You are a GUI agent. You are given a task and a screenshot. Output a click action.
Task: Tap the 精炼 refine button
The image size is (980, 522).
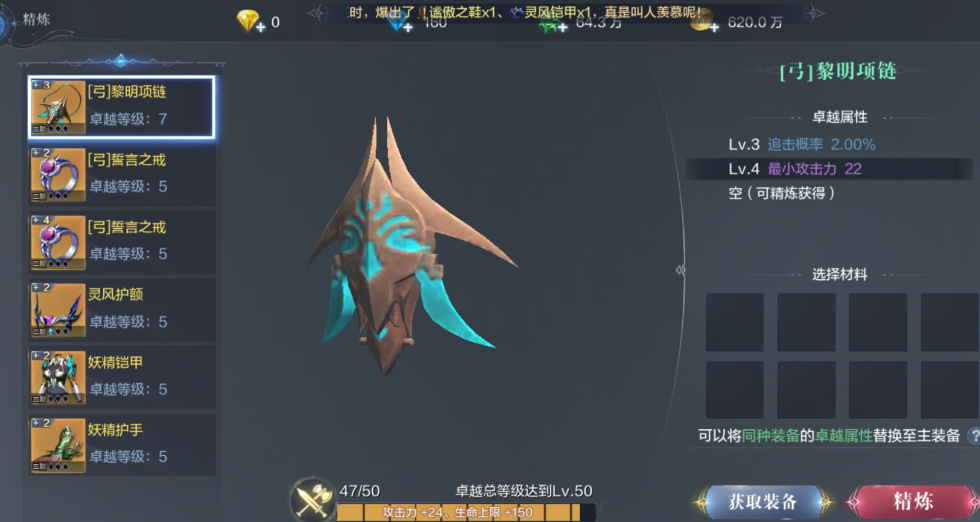click(x=912, y=501)
